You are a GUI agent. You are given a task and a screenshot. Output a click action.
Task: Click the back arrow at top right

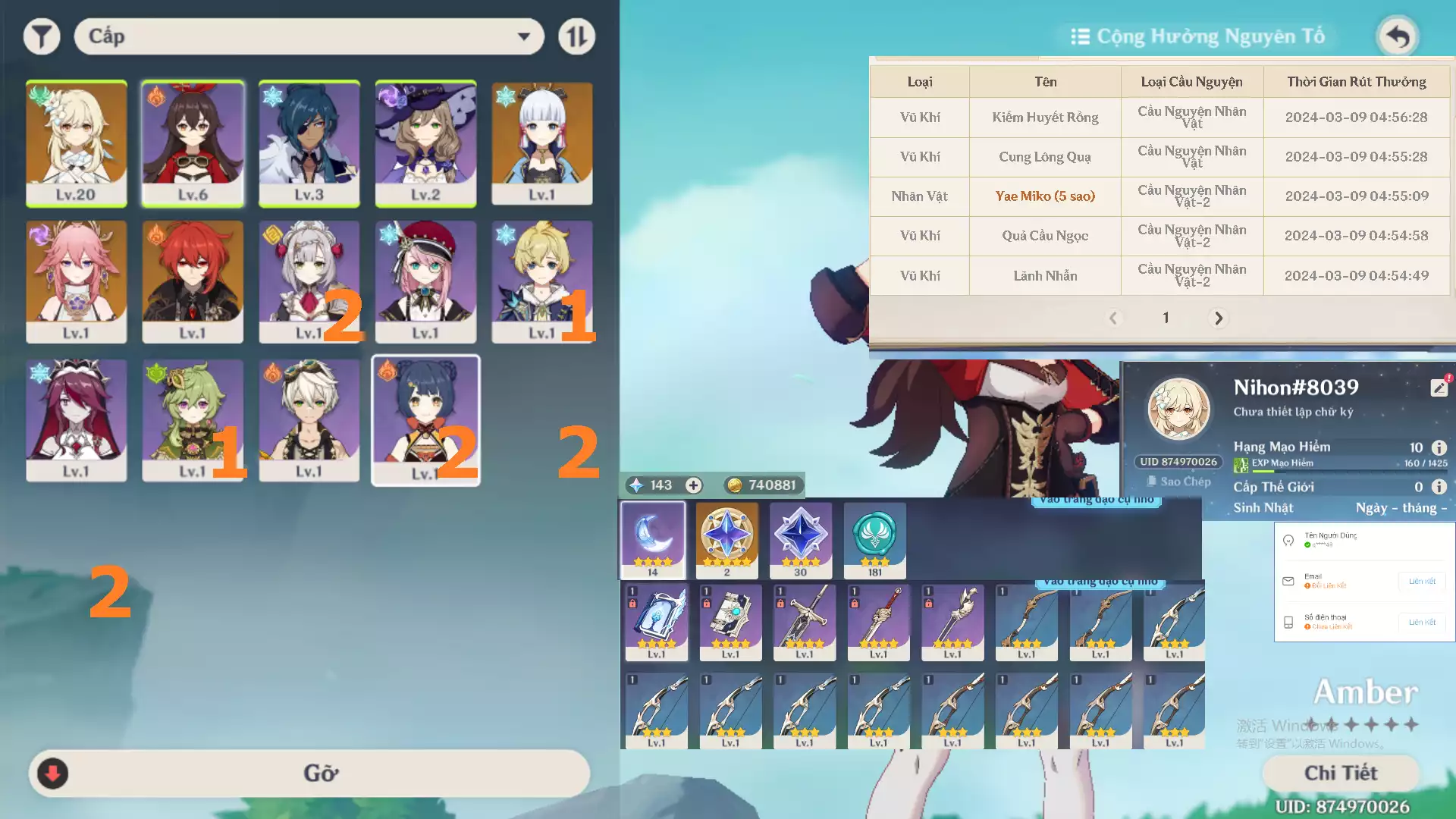tap(1398, 36)
